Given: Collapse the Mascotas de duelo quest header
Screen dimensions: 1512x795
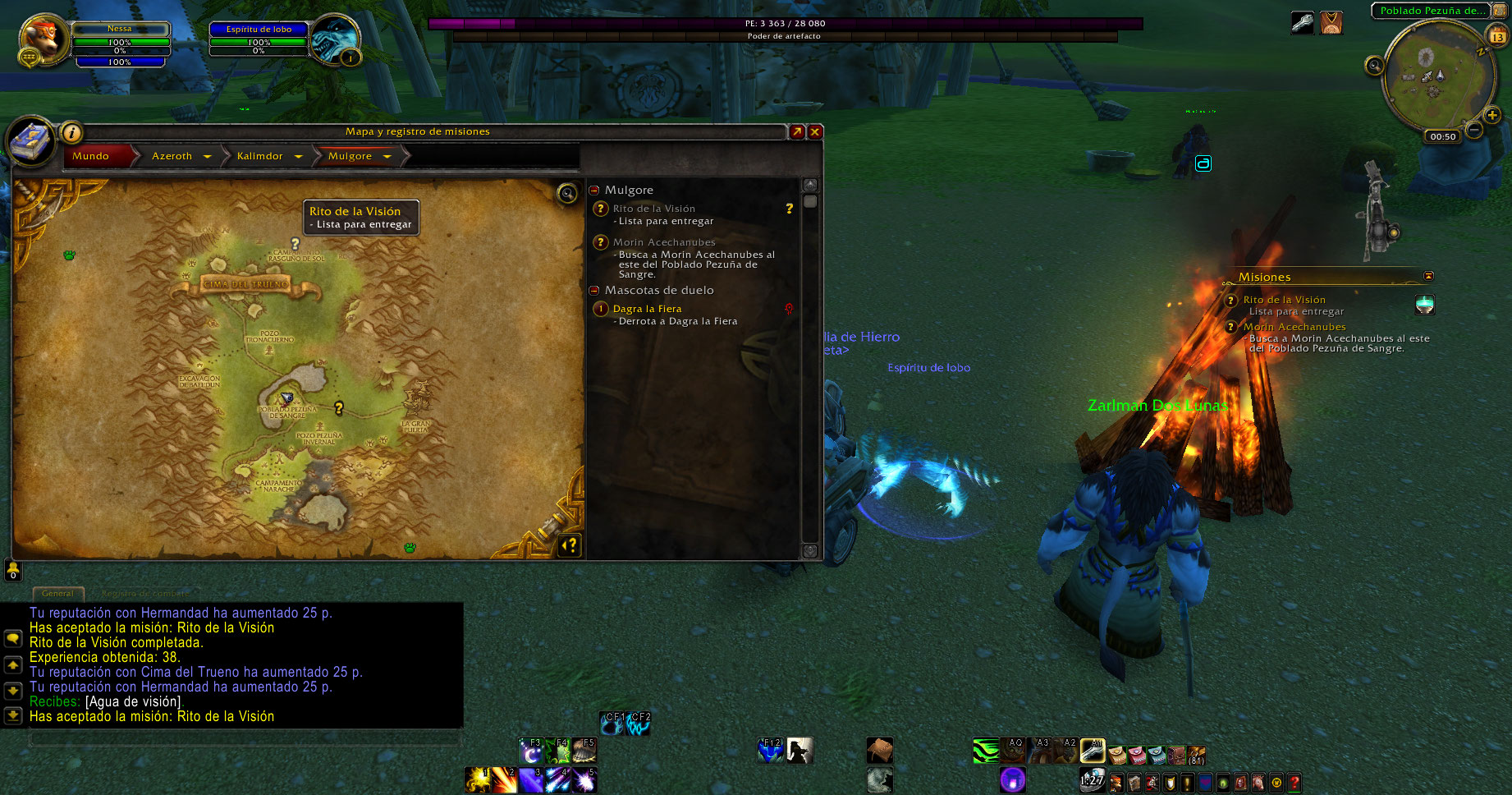Looking at the screenshot, I should 594,290.
